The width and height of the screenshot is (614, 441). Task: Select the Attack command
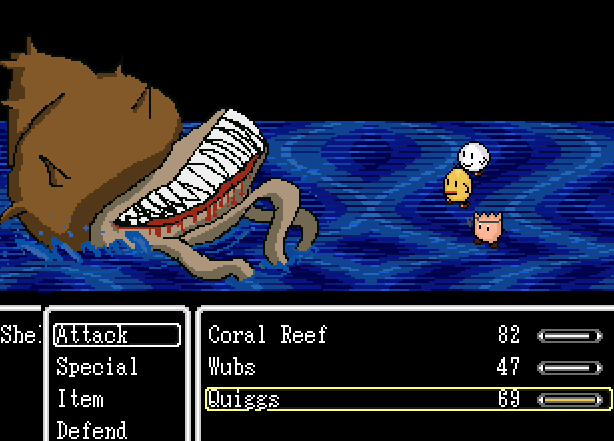pos(116,335)
